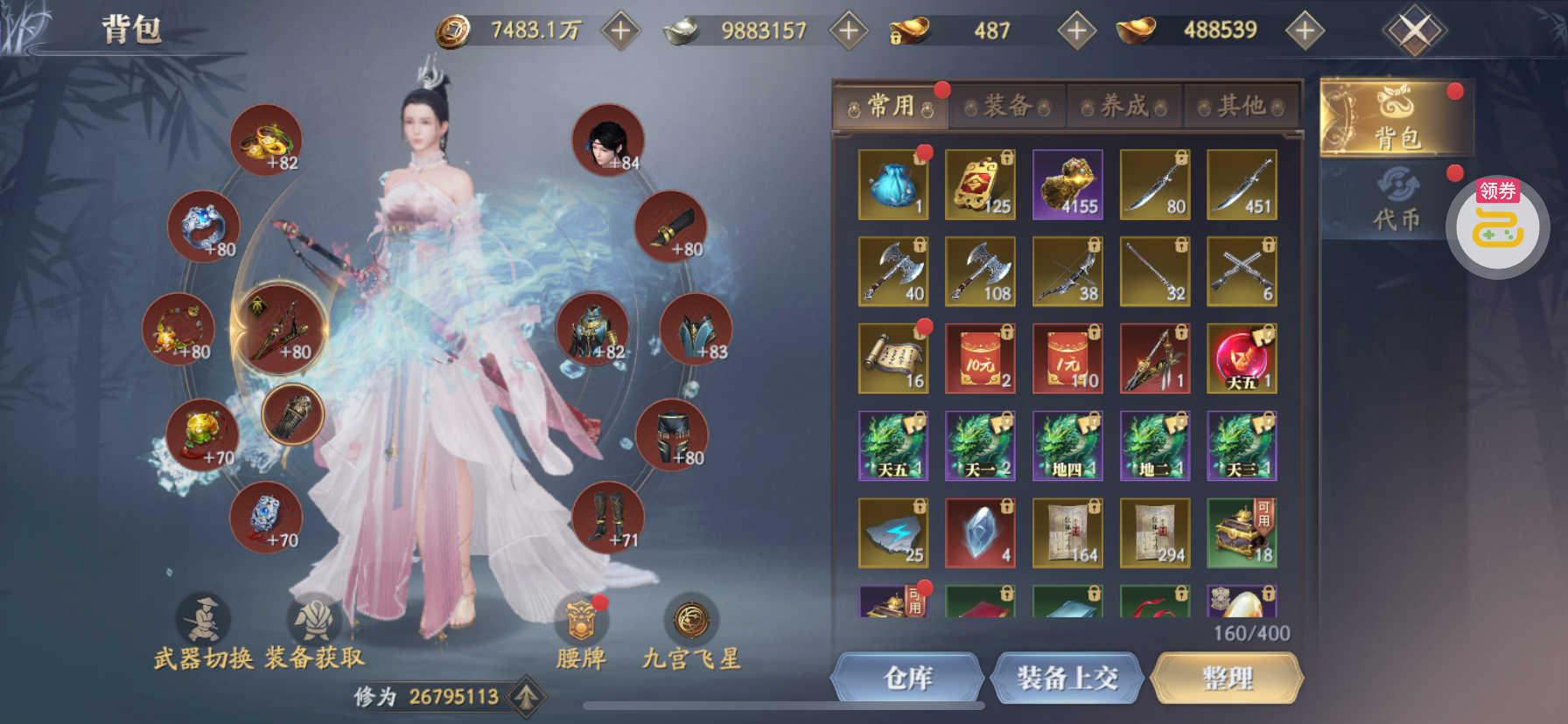Viewport: 1568px width, 724px height.
Task: Inspect the equipped golden rings slot +82
Action: pos(266,140)
